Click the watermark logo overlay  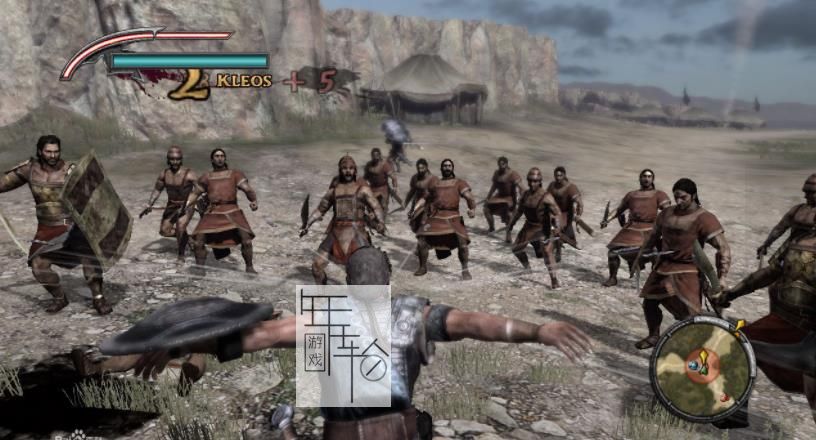(343, 345)
